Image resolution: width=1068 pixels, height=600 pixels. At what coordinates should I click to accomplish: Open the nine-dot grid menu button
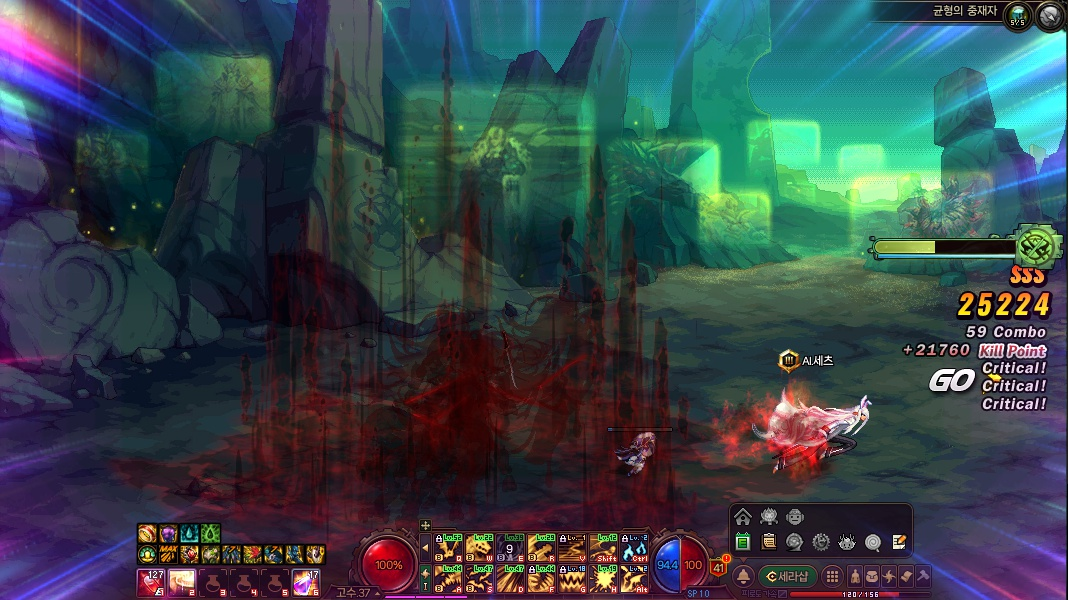[x=832, y=576]
